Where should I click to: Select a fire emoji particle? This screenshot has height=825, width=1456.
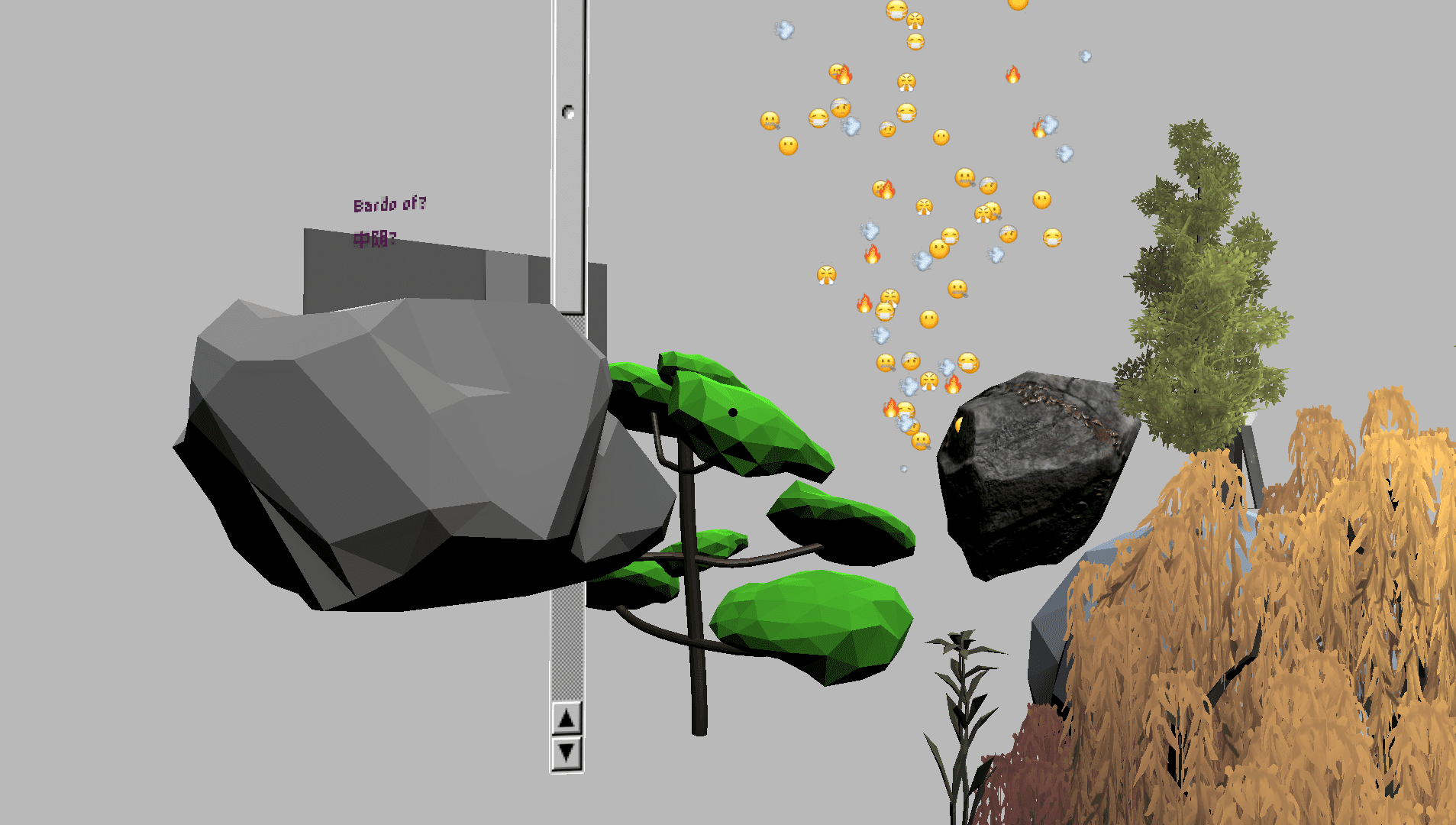(1013, 74)
